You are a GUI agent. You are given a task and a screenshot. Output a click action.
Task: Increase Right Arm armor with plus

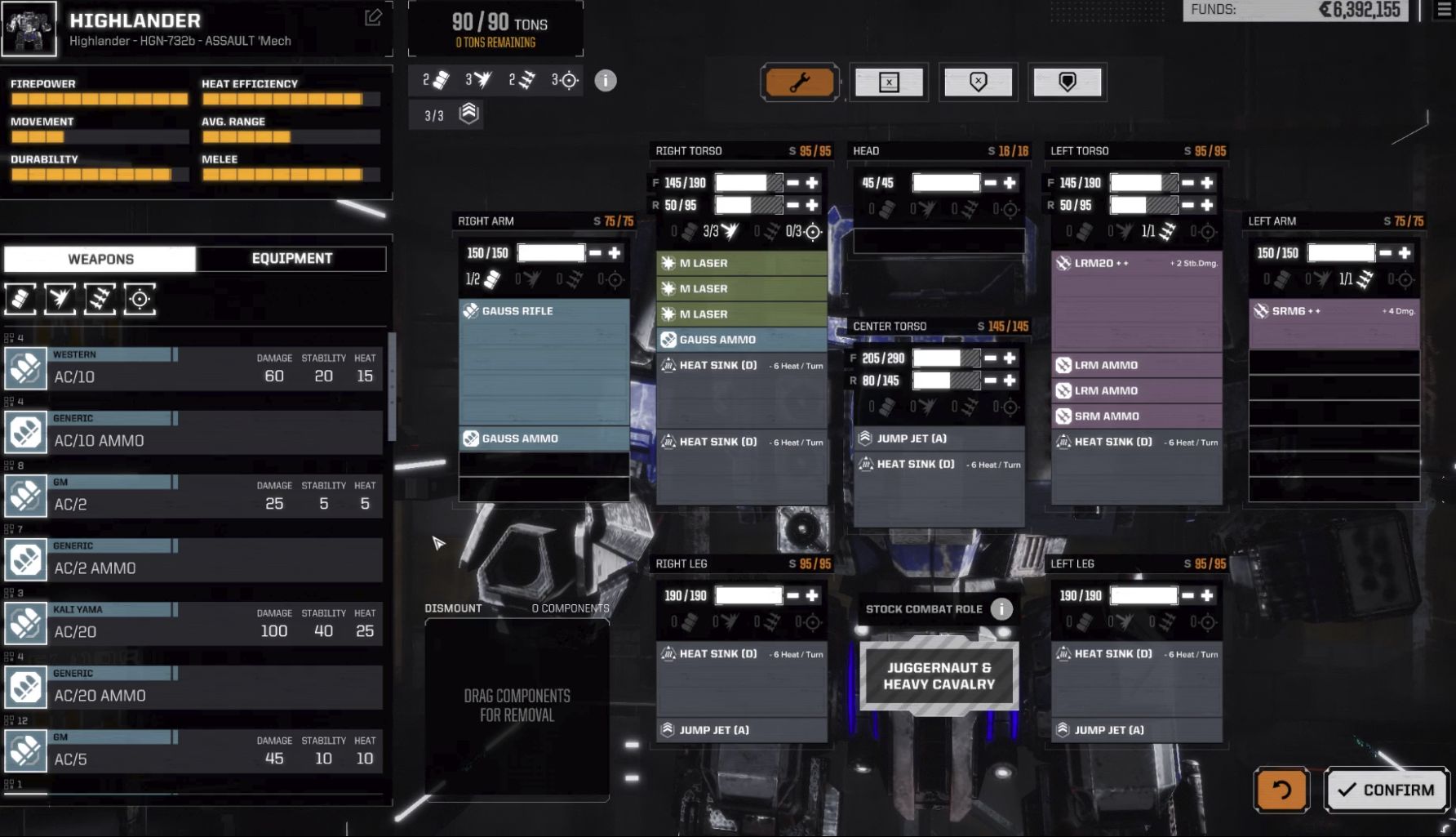pos(614,252)
